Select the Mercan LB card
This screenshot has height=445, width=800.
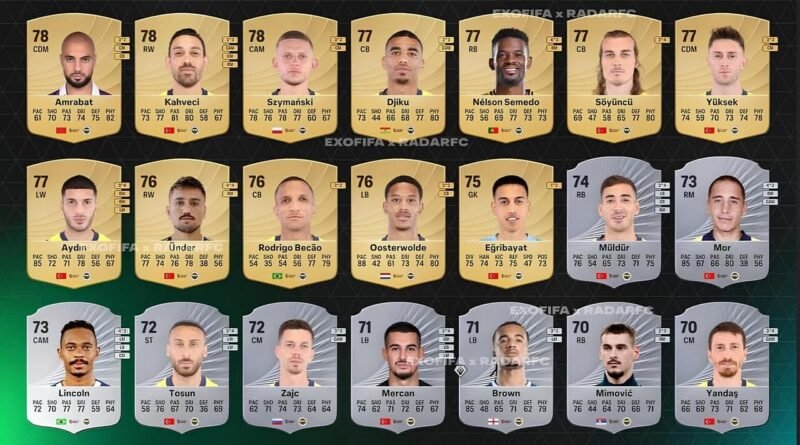398,367
